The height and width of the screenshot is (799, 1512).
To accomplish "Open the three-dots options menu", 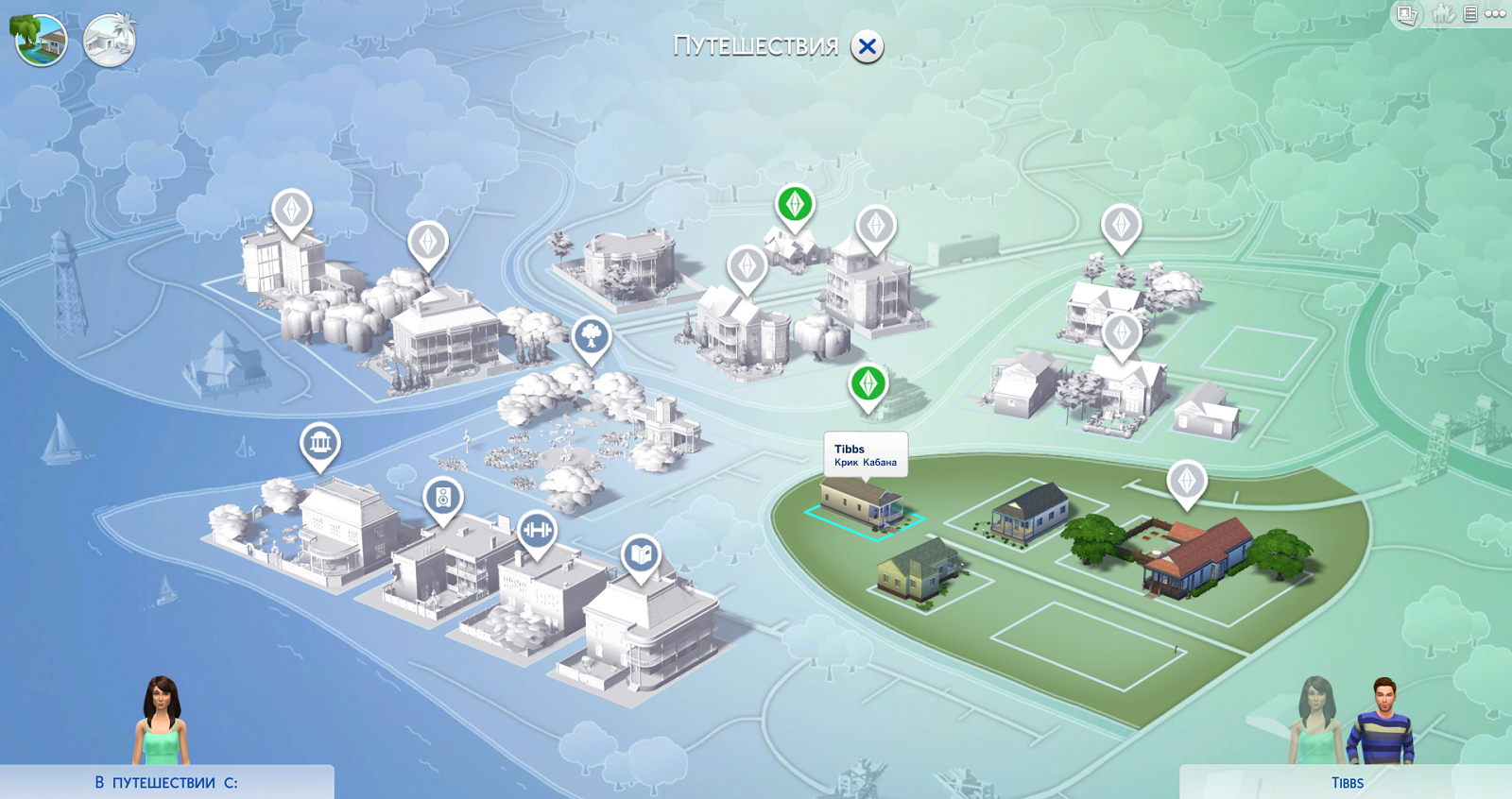I will point(1496,14).
